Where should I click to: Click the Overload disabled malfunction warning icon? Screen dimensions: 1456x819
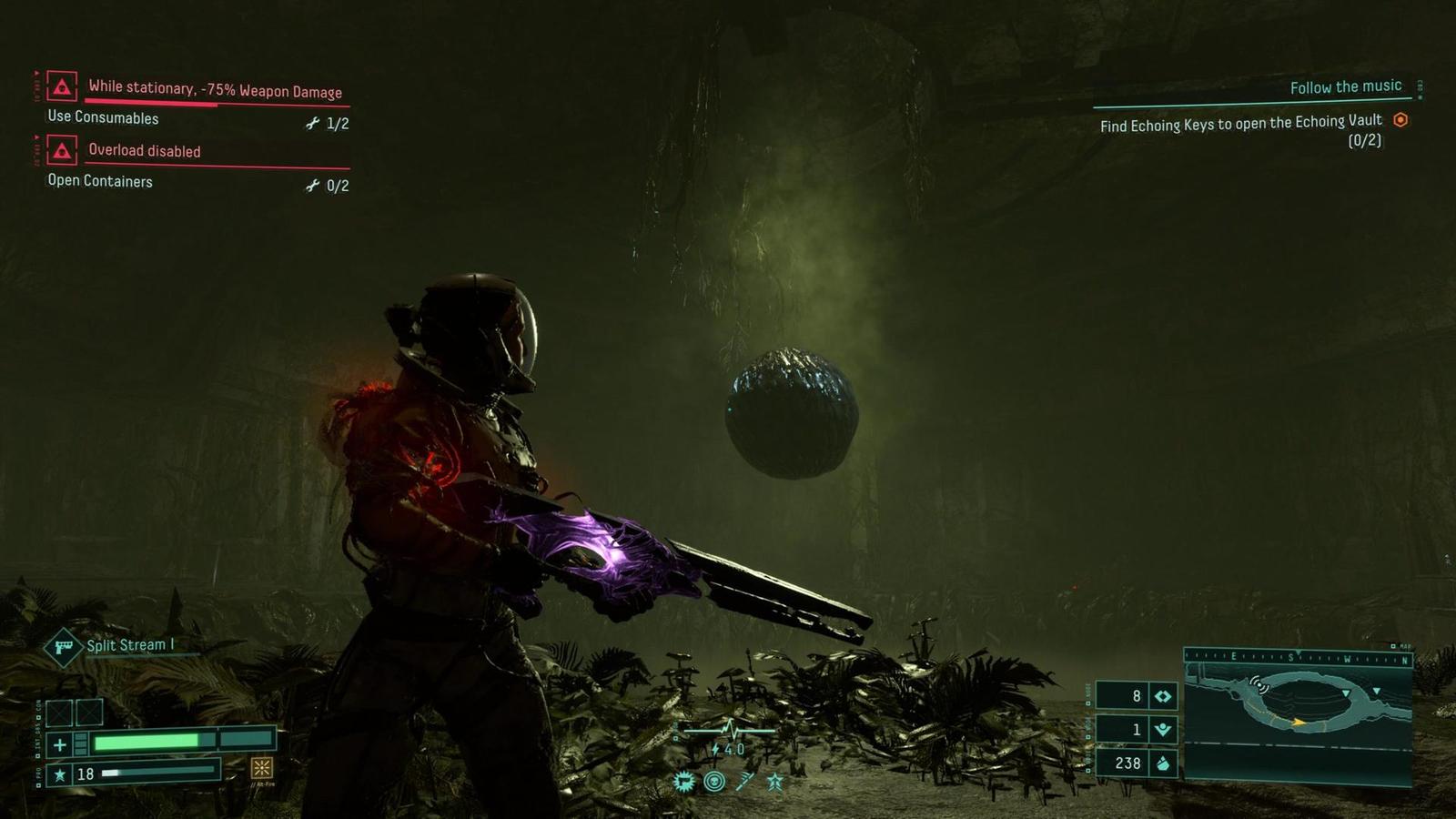(x=62, y=150)
